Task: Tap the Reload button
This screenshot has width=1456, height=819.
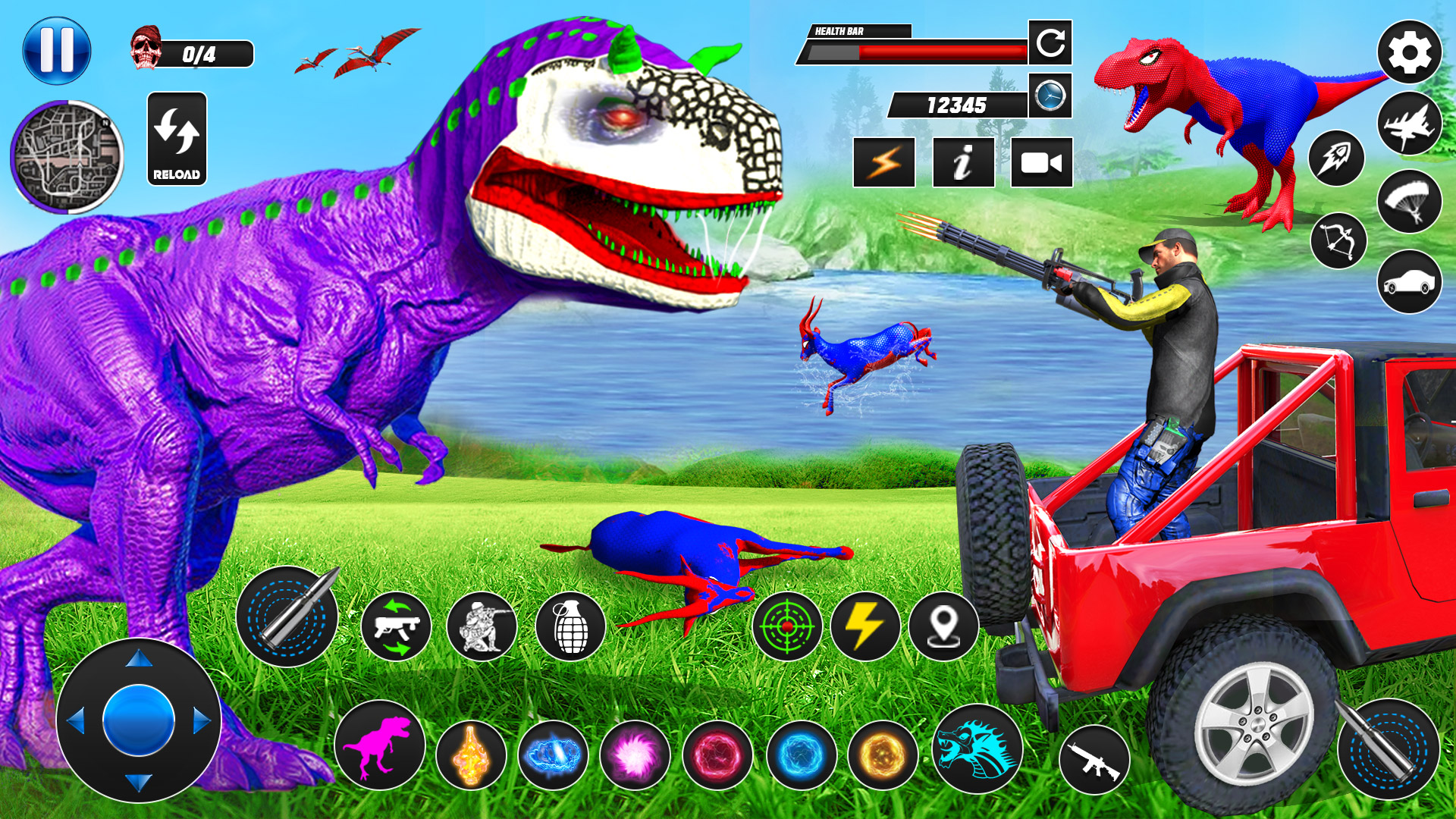Action: tap(177, 140)
